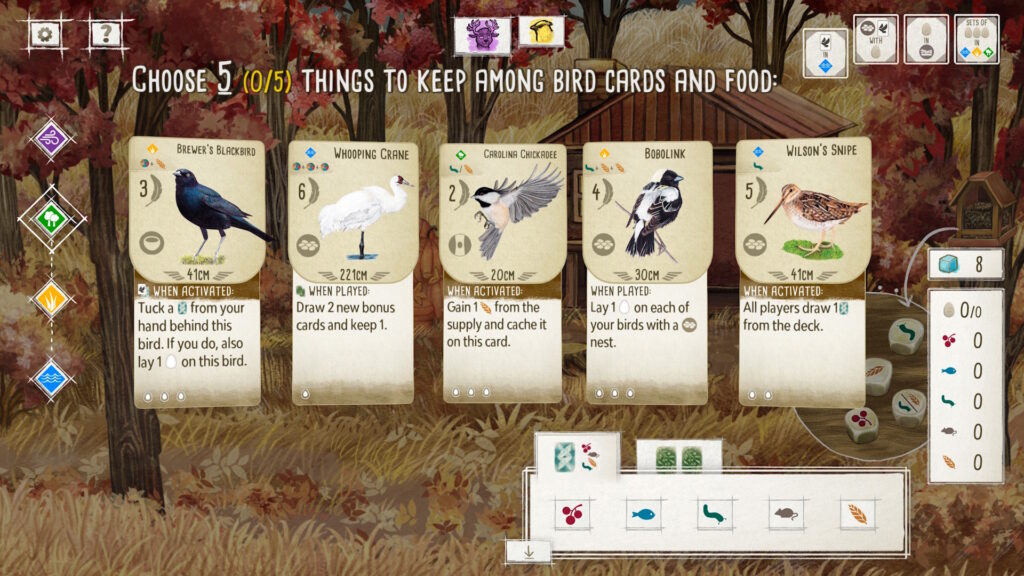This screenshot has height=576, width=1024.
Task: Select the blue fish food token
Action: click(x=644, y=514)
